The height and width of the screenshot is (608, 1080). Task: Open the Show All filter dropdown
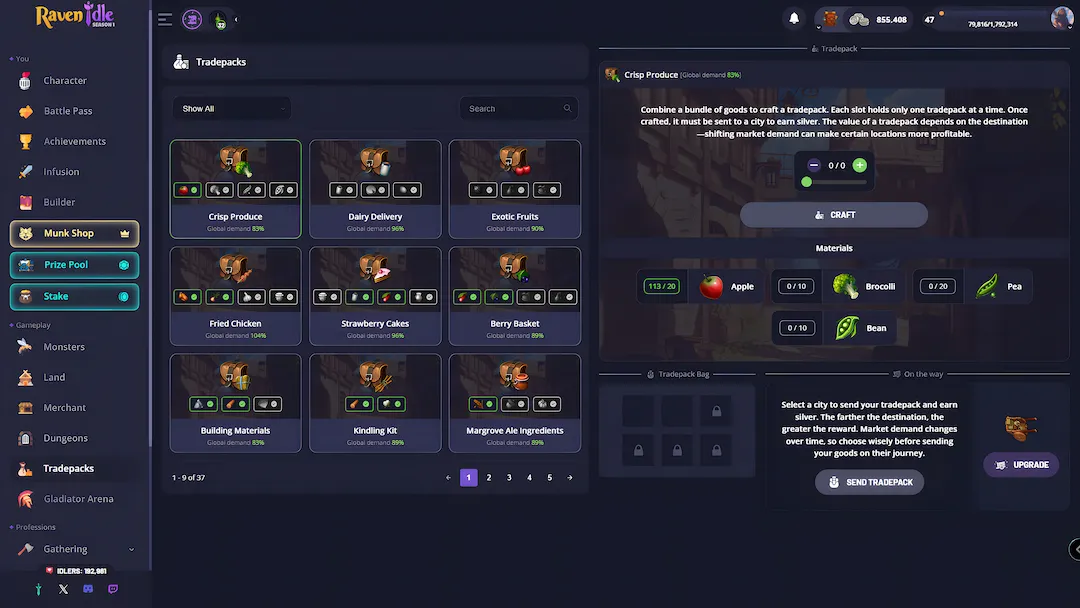click(x=231, y=109)
